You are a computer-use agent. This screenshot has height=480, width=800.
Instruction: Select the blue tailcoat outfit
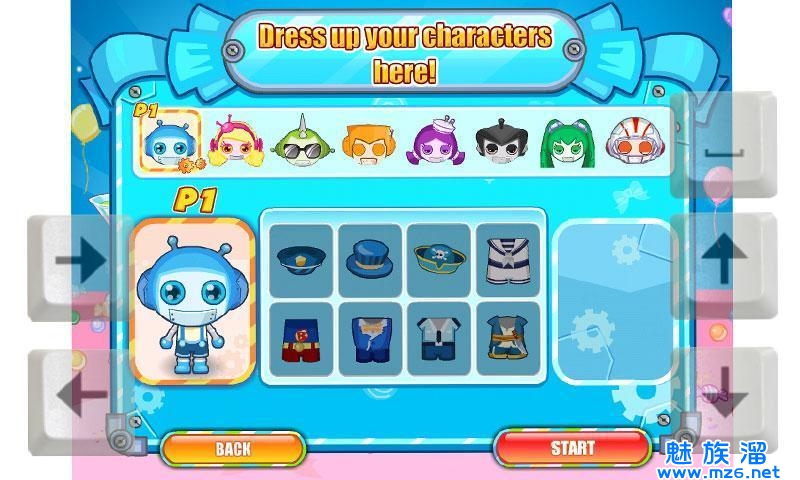click(x=370, y=339)
